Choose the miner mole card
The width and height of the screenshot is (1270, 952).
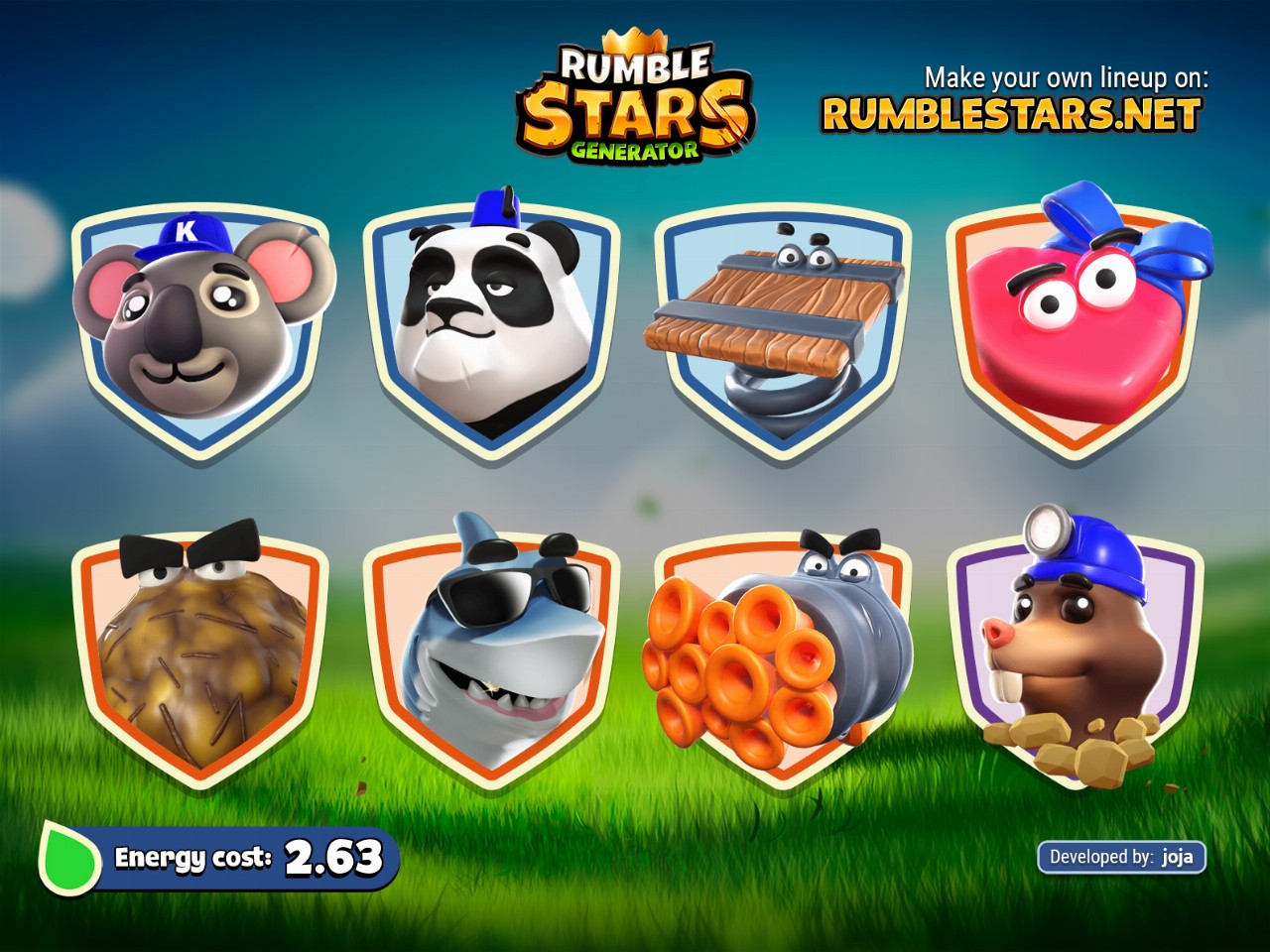[1077, 654]
